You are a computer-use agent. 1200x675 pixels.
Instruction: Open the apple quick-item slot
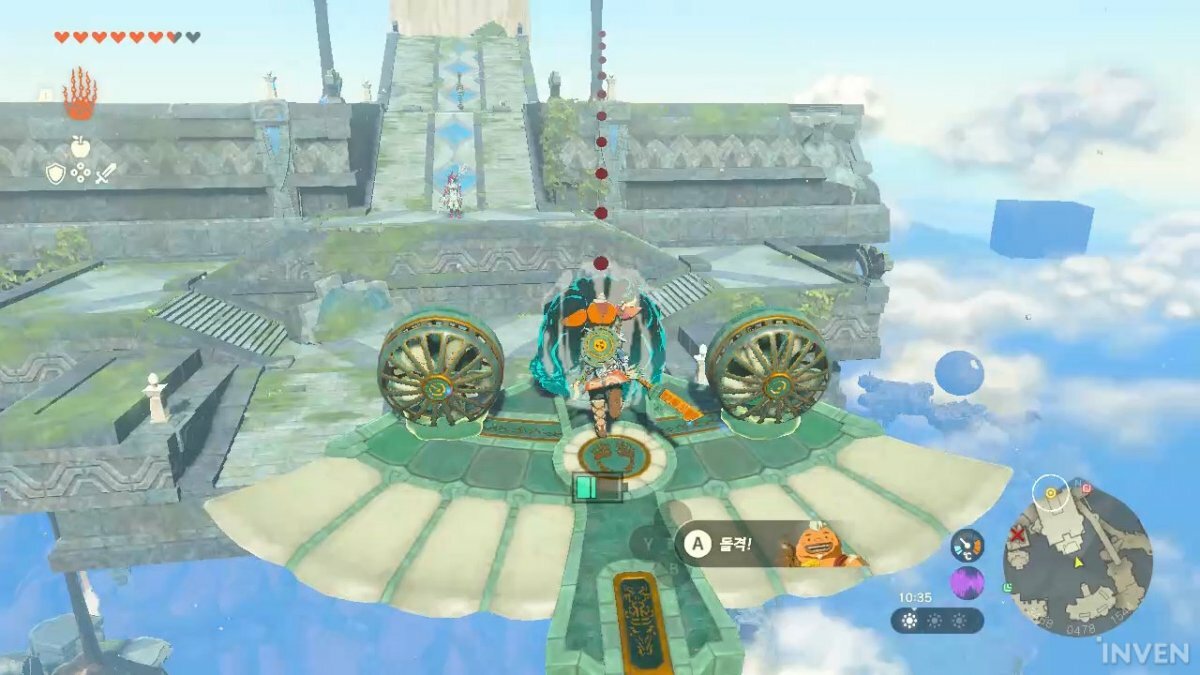(81, 144)
